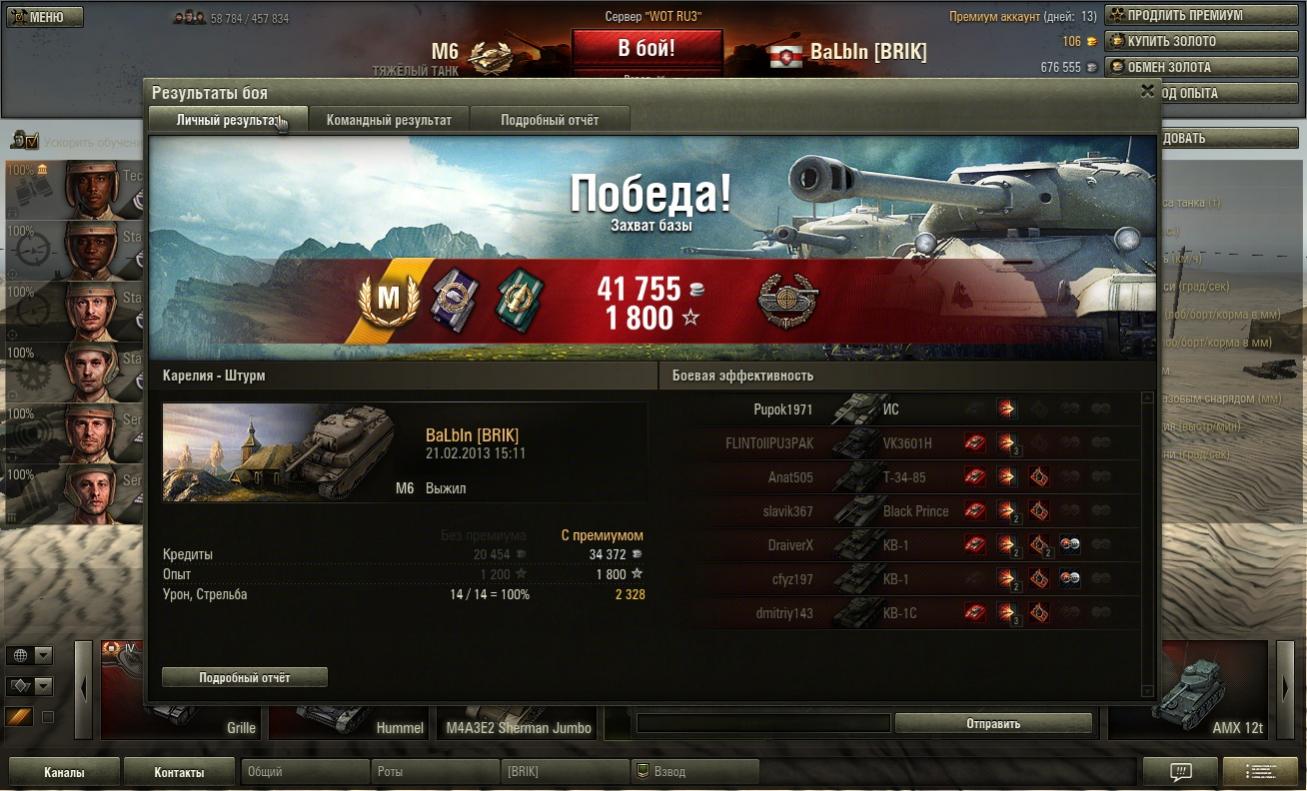Image resolution: width=1307 pixels, height=791 pixels.
Task: Open the Каналы channels list
Action: (x=64, y=772)
